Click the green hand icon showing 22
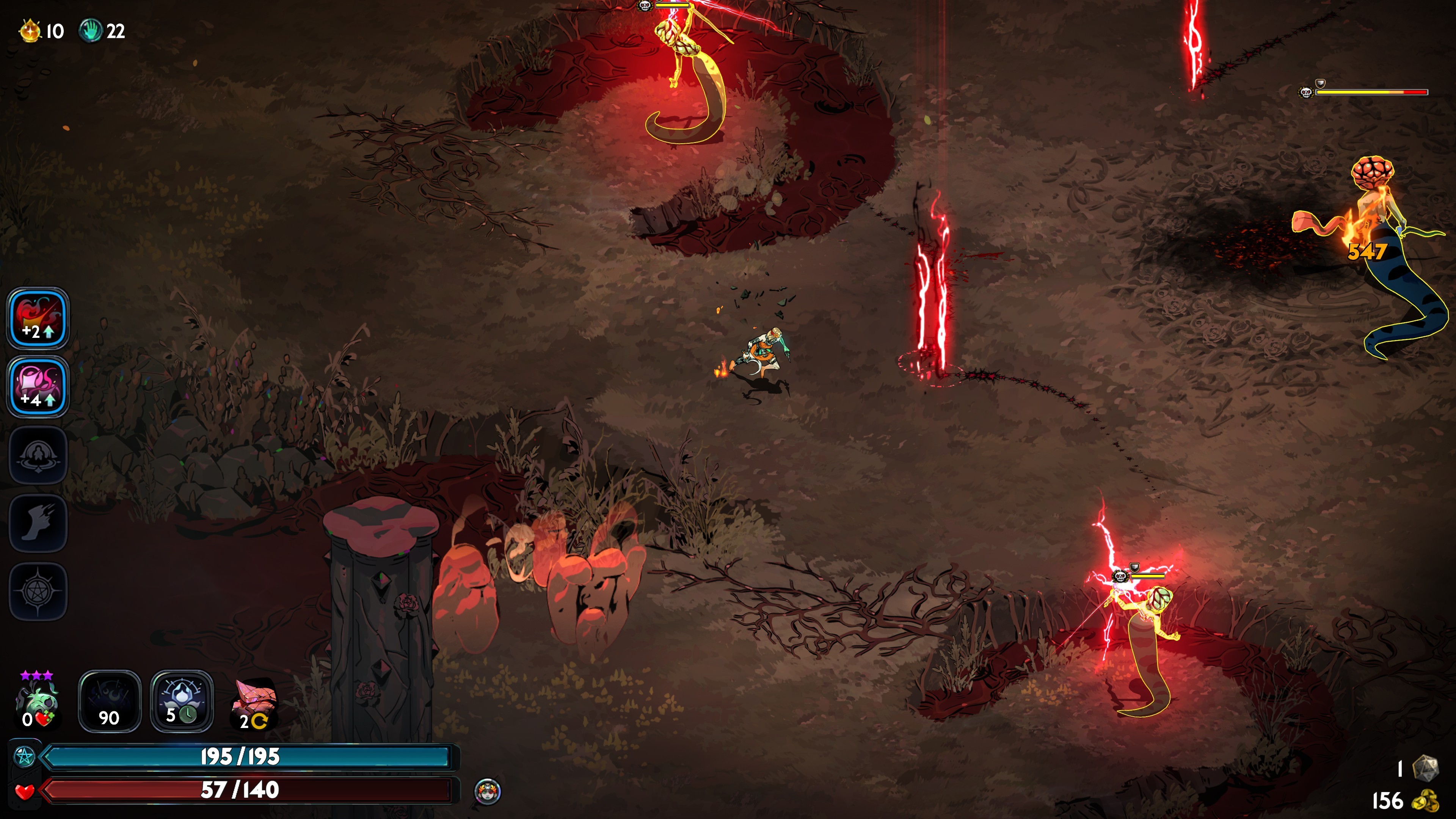1456x819 pixels. point(90,30)
